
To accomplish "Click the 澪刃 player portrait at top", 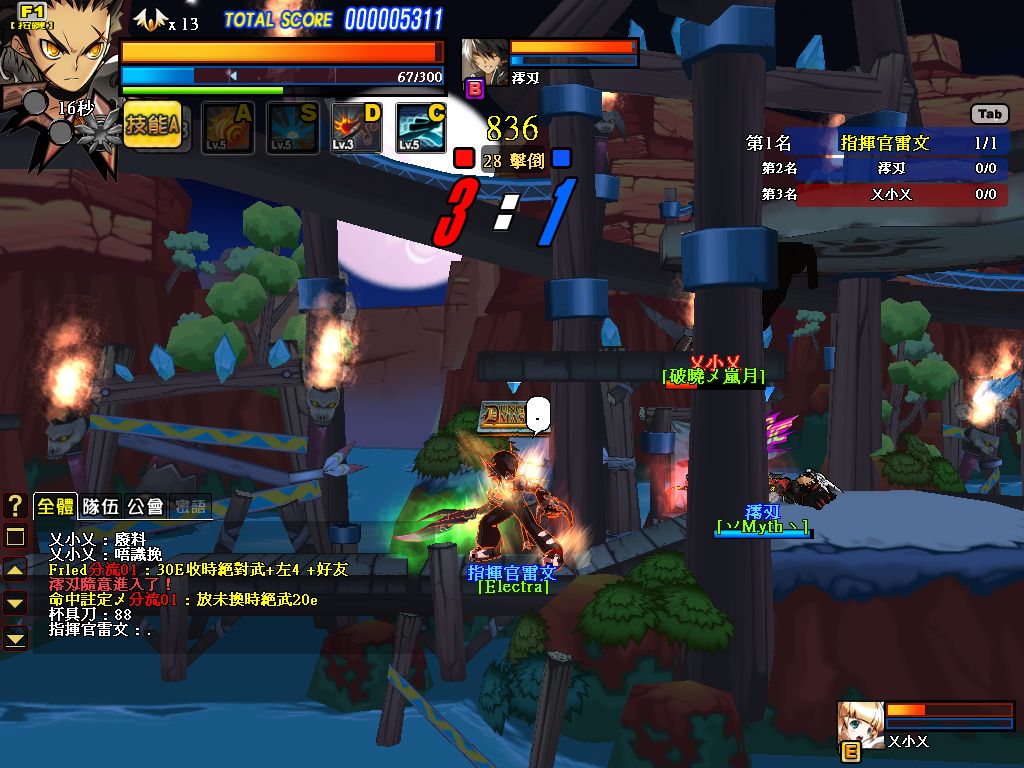I will (486, 62).
